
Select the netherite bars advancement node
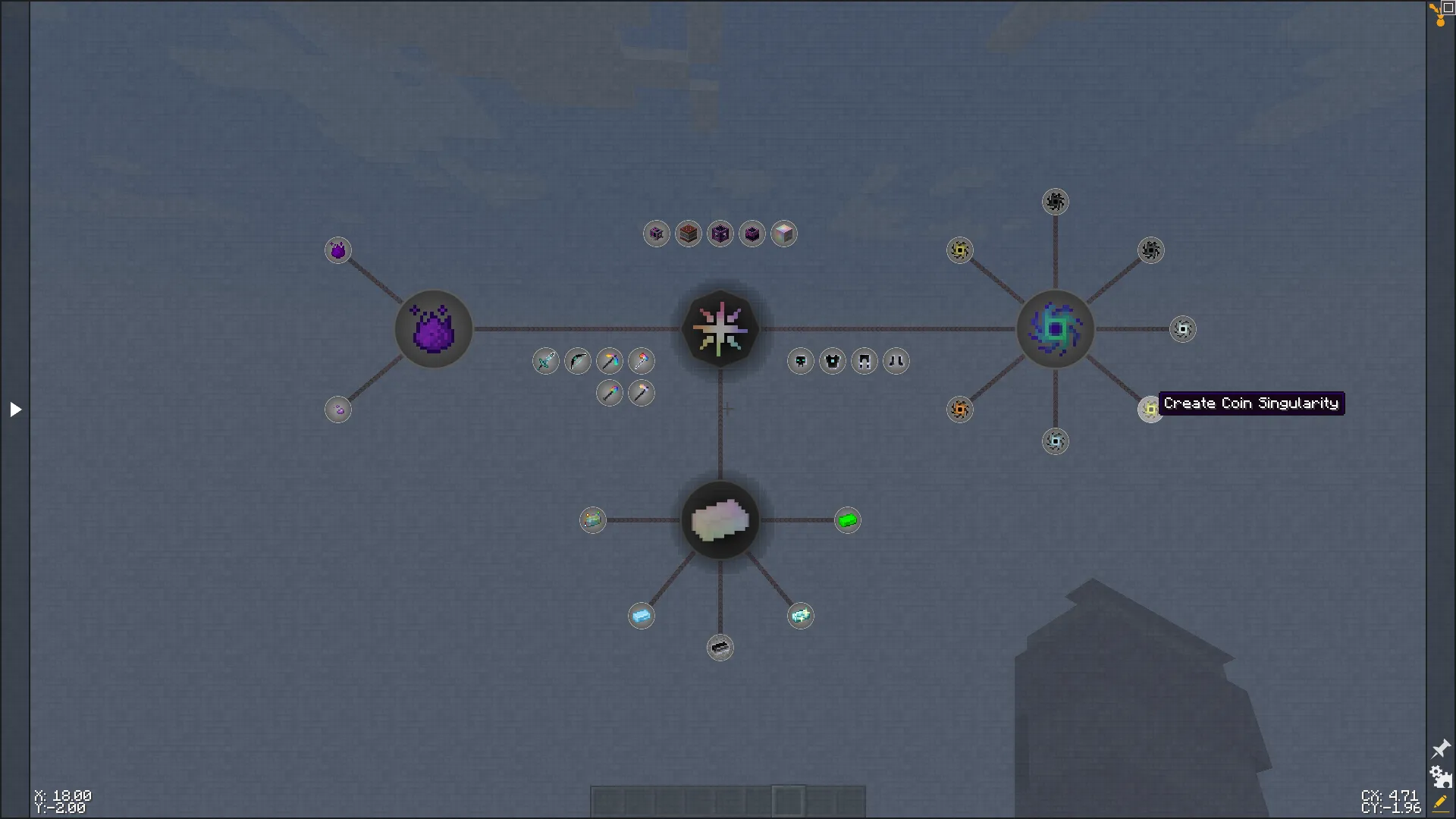point(720,648)
